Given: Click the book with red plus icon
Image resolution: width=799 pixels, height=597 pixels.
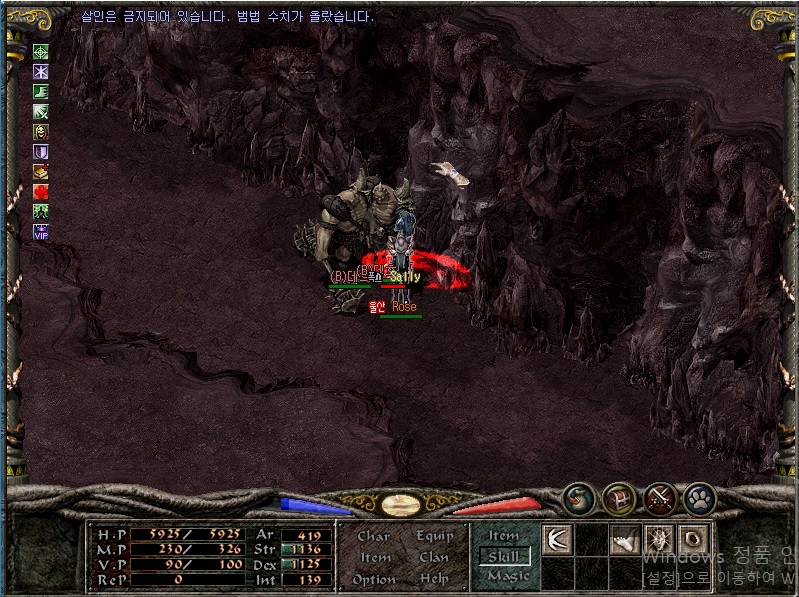Looking at the screenshot, I should 41,172.
